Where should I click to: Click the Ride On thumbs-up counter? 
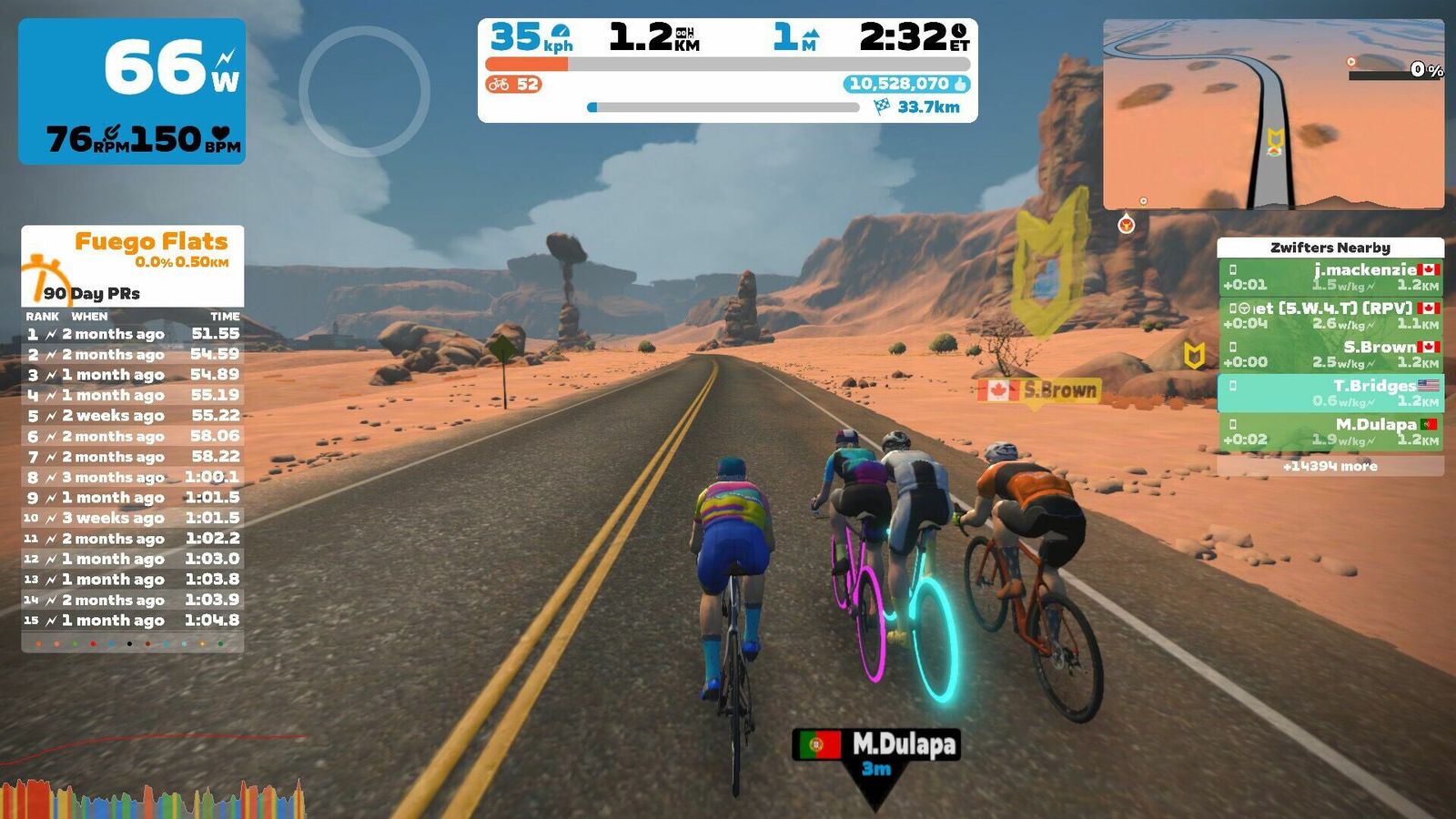(x=906, y=84)
